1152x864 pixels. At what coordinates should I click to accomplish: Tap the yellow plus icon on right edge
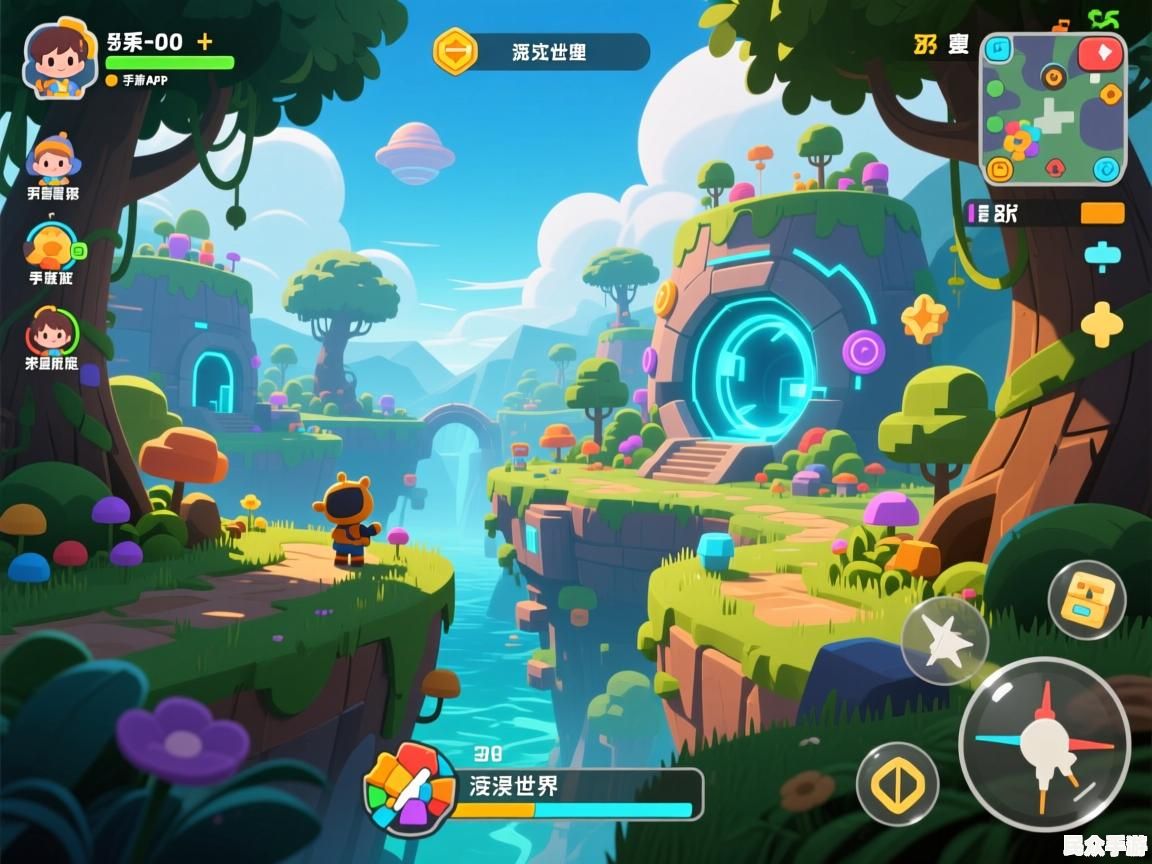point(1101,324)
